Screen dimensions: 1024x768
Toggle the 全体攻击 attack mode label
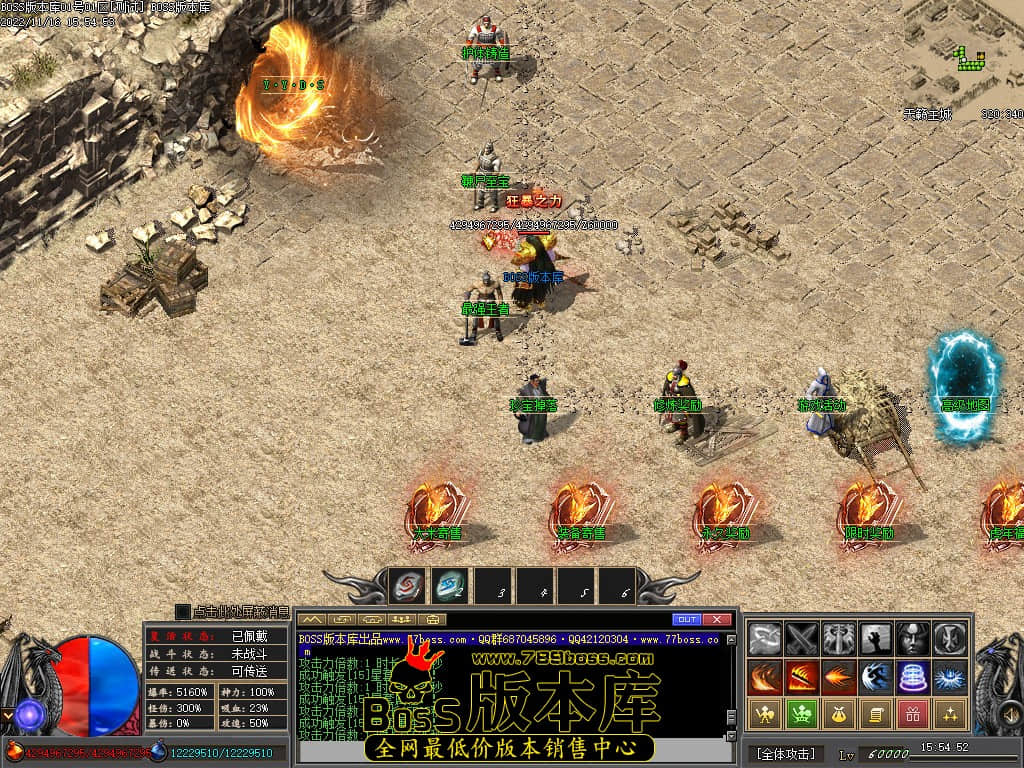pyautogui.click(x=785, y=753)
